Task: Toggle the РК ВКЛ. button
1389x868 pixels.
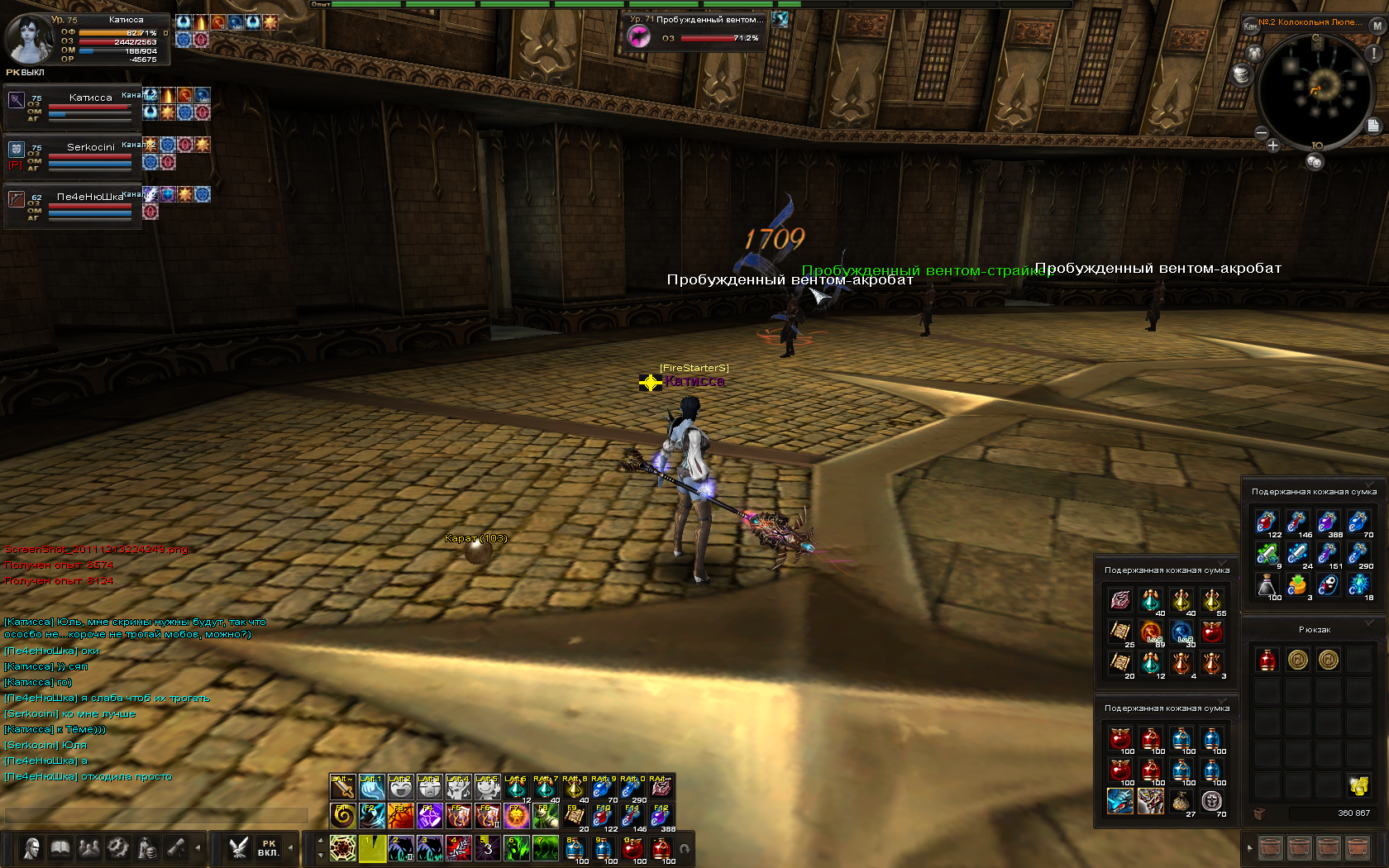Action: click(x=268, y=848)
